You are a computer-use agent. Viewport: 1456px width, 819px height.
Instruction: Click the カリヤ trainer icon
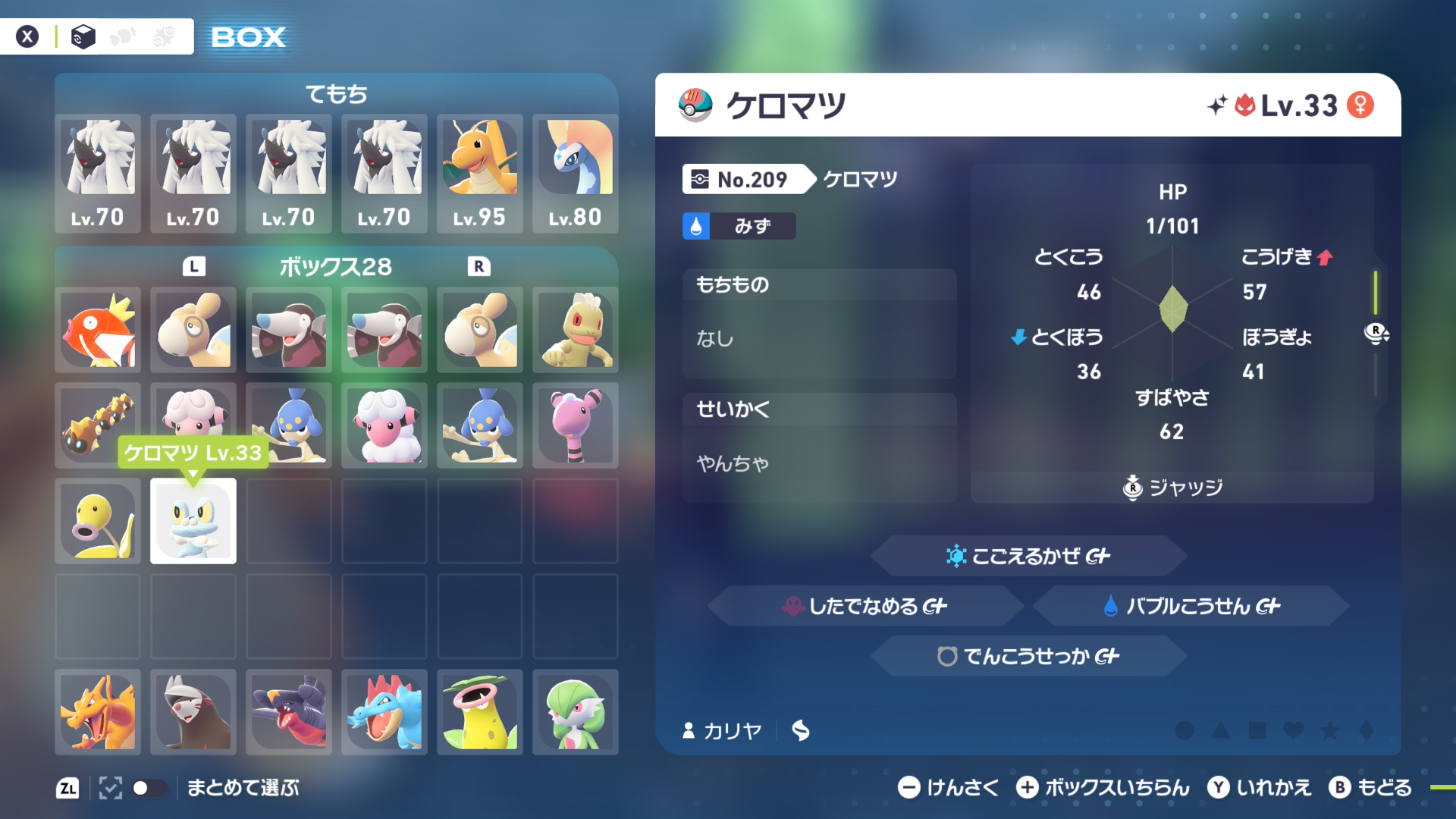(x=688, y=731)
